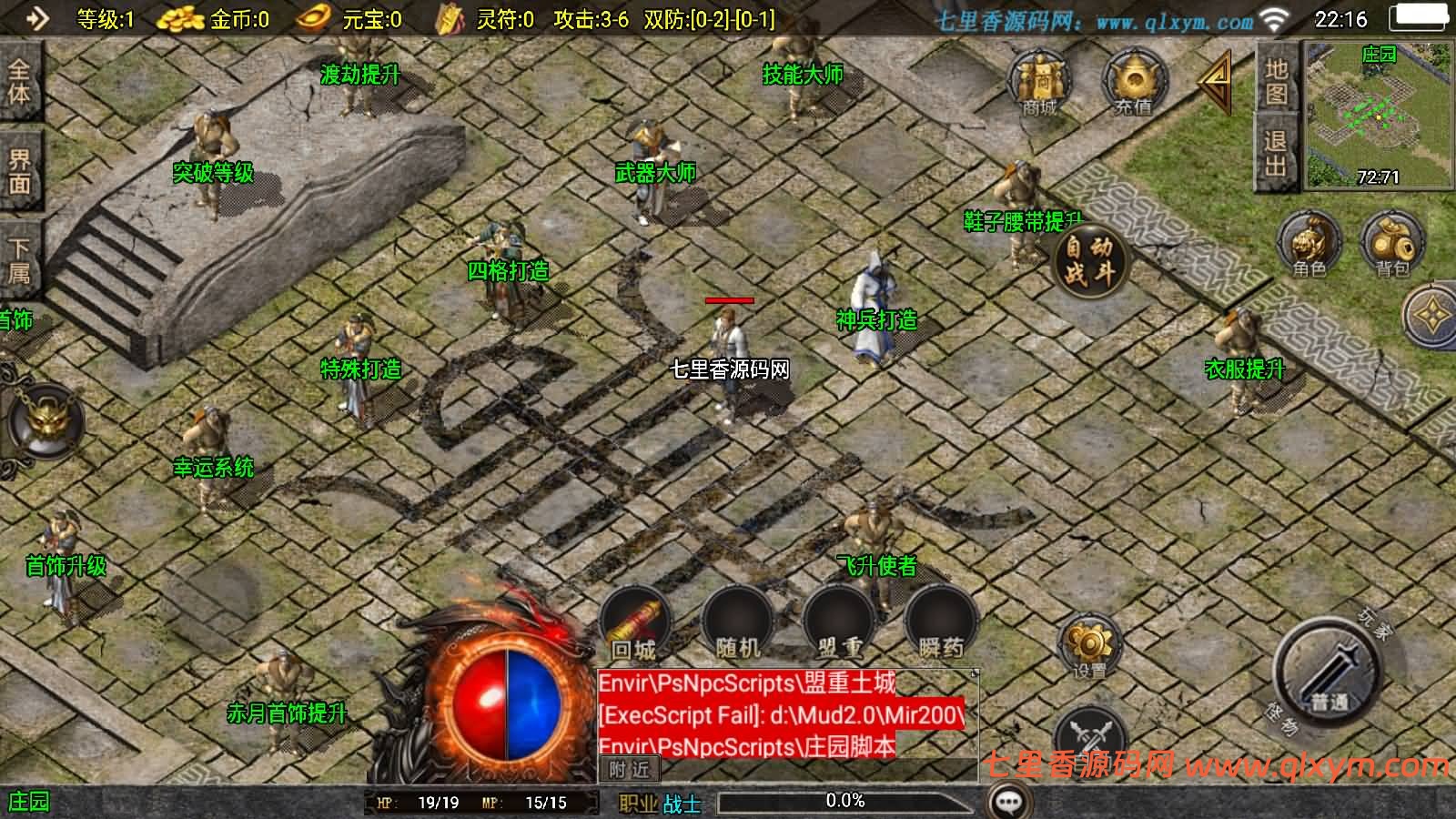Activate the 盟重 teleport slot
The height and width of the screenshot is (819, 1456).
click(x=839, y=623)
